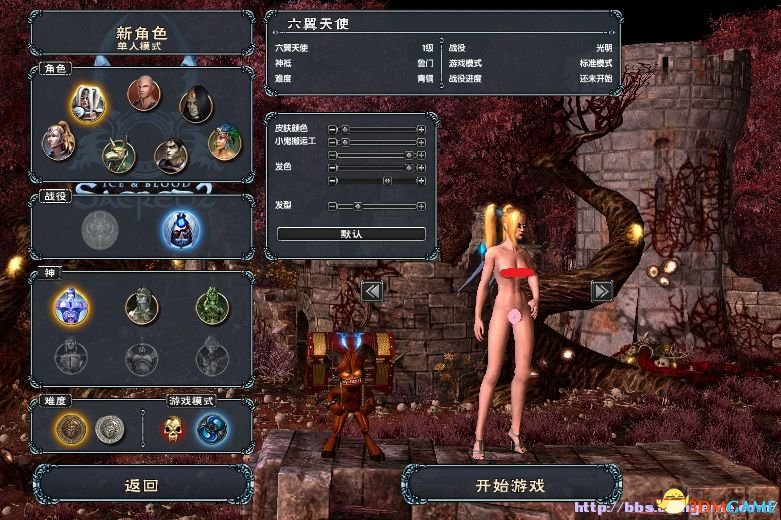Viewport: 781px width, 520px height.
Task: Rotate character with the left double-arrow button
Action: [x=372, y=291]
